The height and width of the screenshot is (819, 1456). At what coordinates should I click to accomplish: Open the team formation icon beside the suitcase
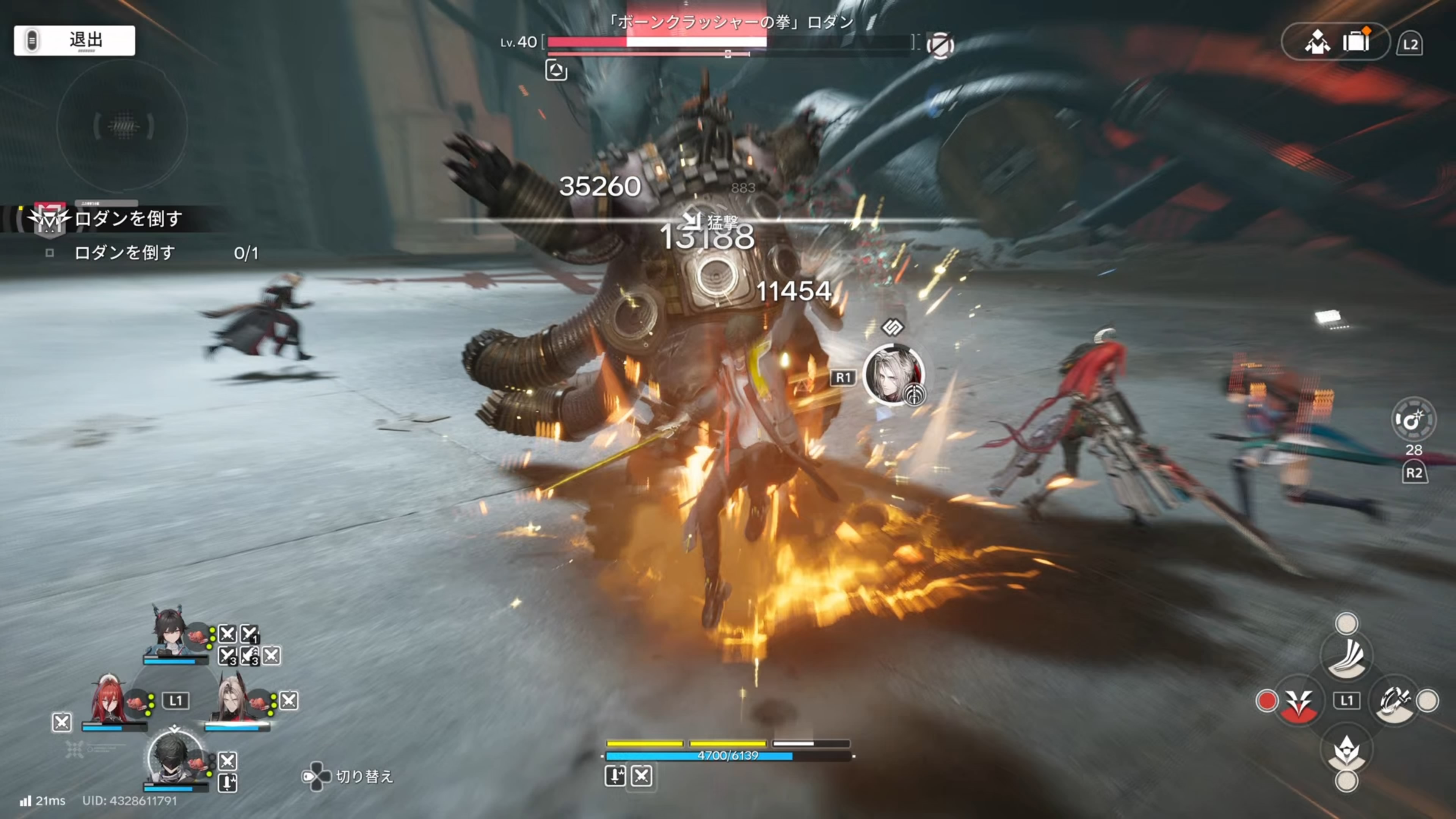[x=1317, y=42]
